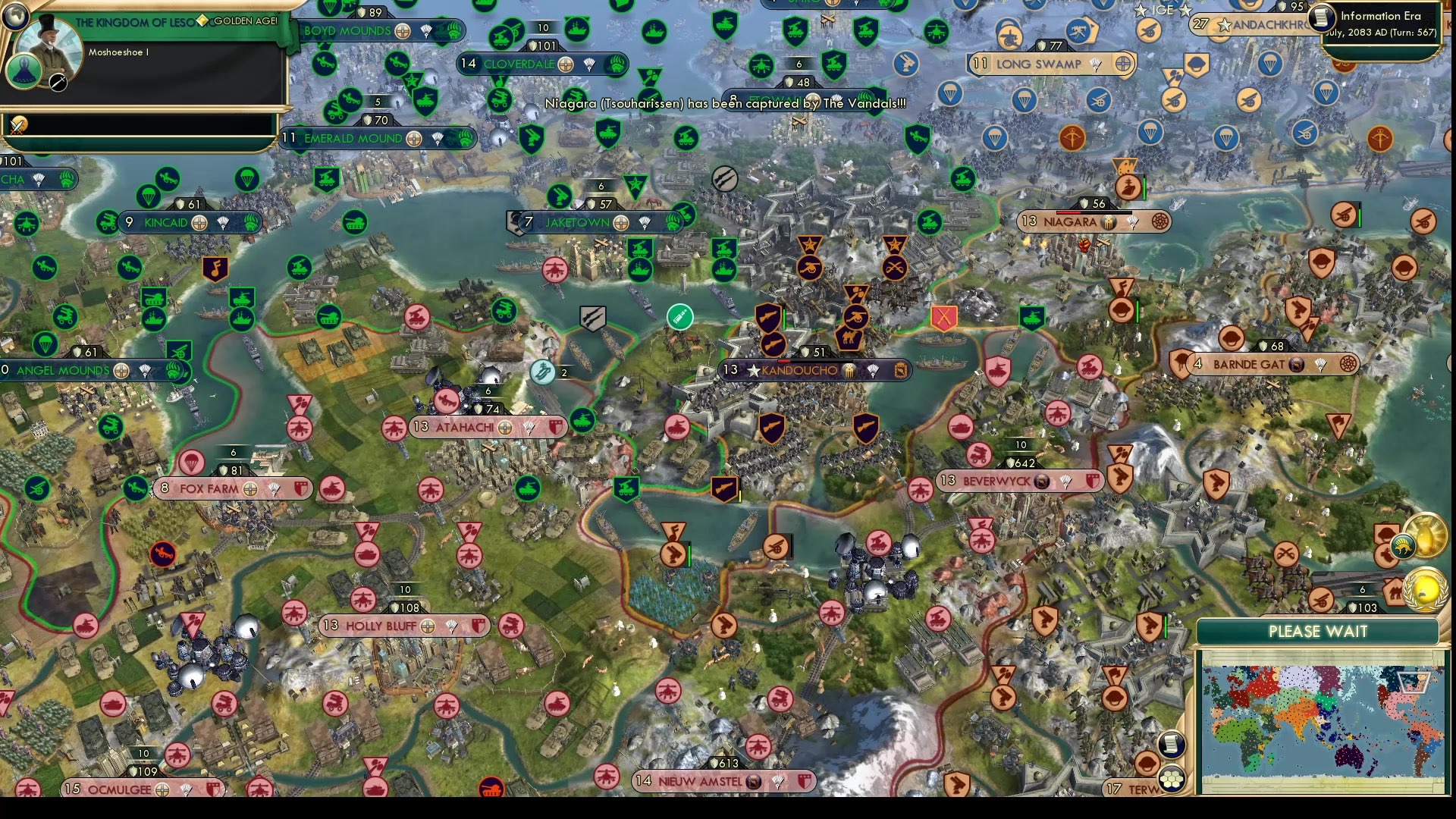Click the dagger war icon on the leader panel

pyautogui.click(x=58, y=83)
